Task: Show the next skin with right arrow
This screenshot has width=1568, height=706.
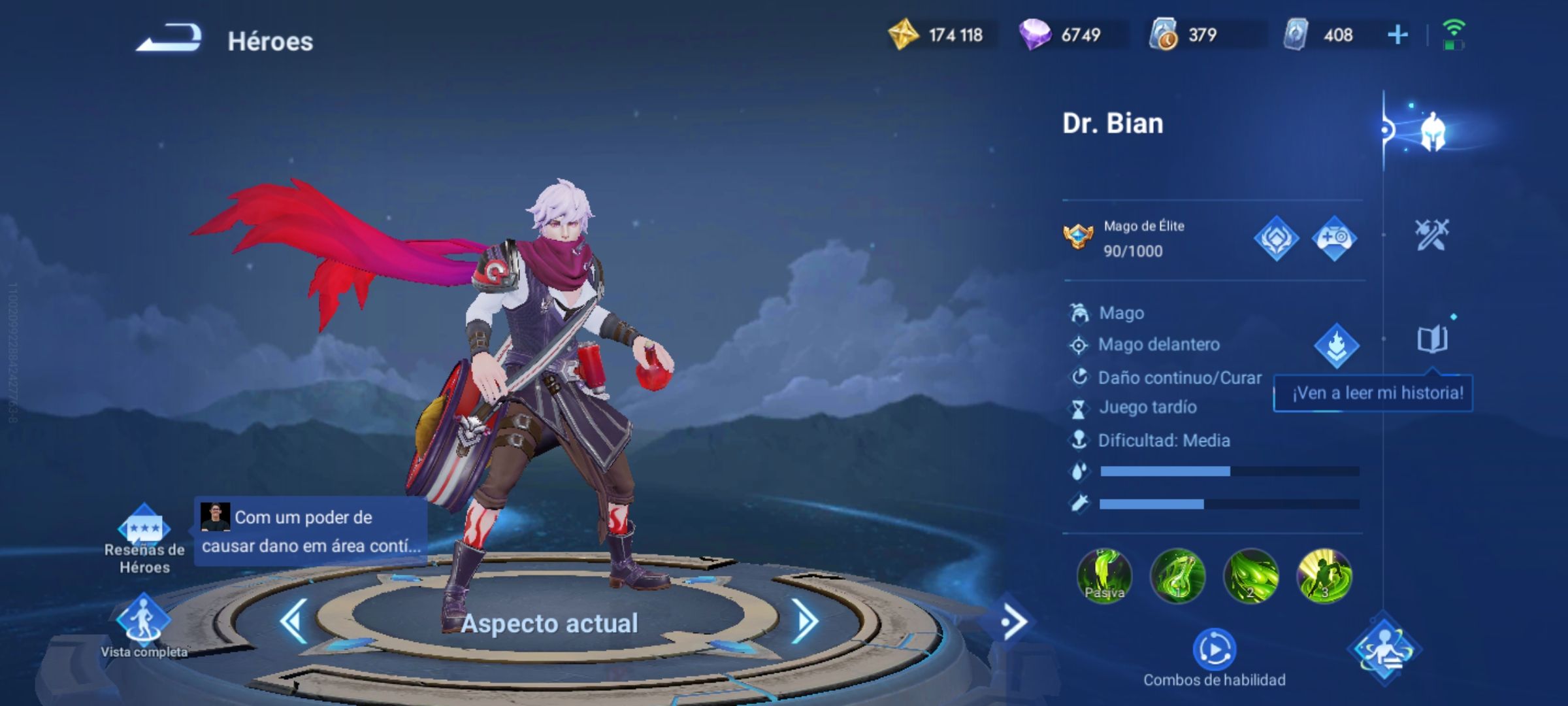Action: pos(806,621)
